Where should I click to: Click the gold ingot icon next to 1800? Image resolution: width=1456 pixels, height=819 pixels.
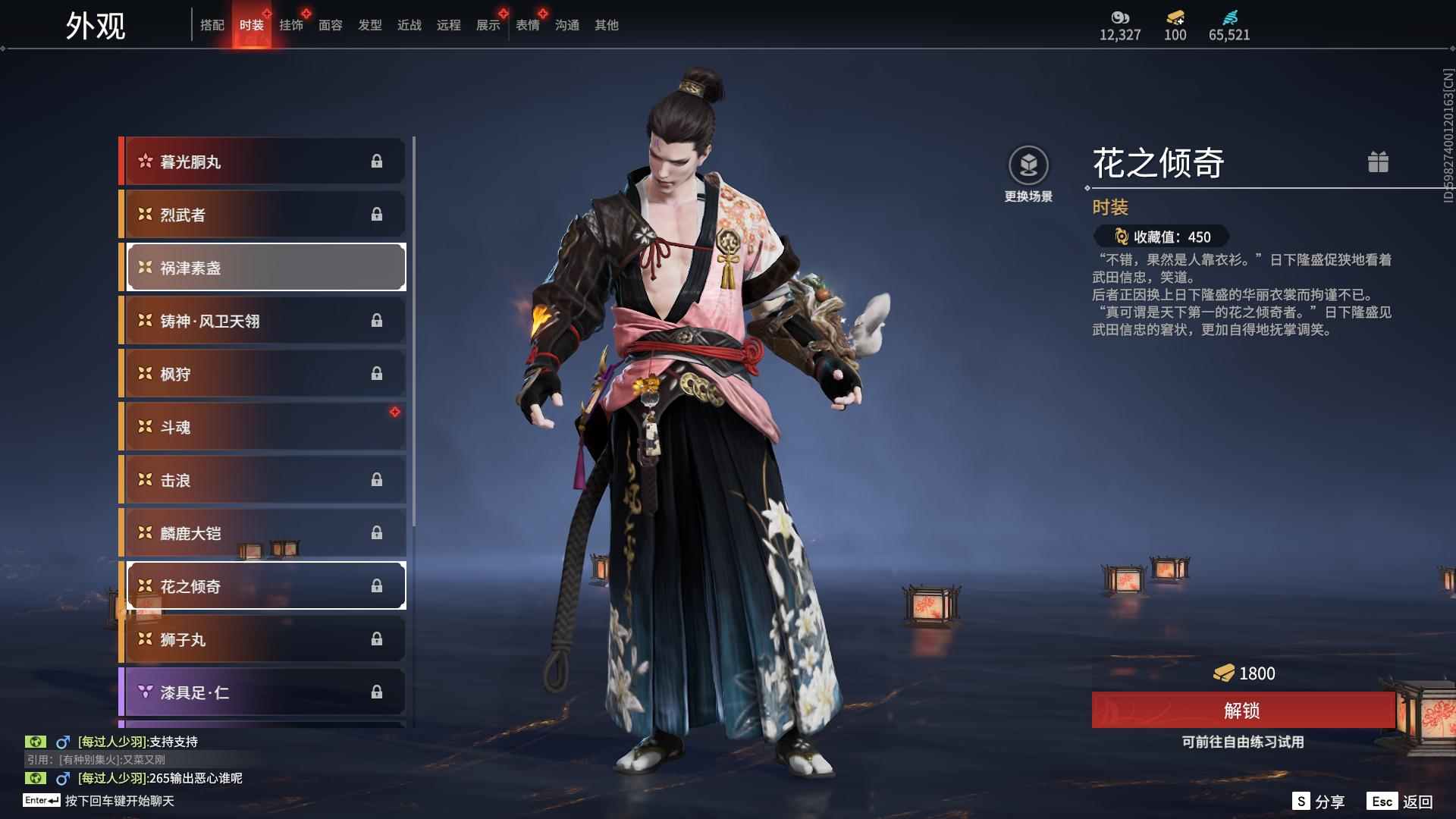(1222, 673)
